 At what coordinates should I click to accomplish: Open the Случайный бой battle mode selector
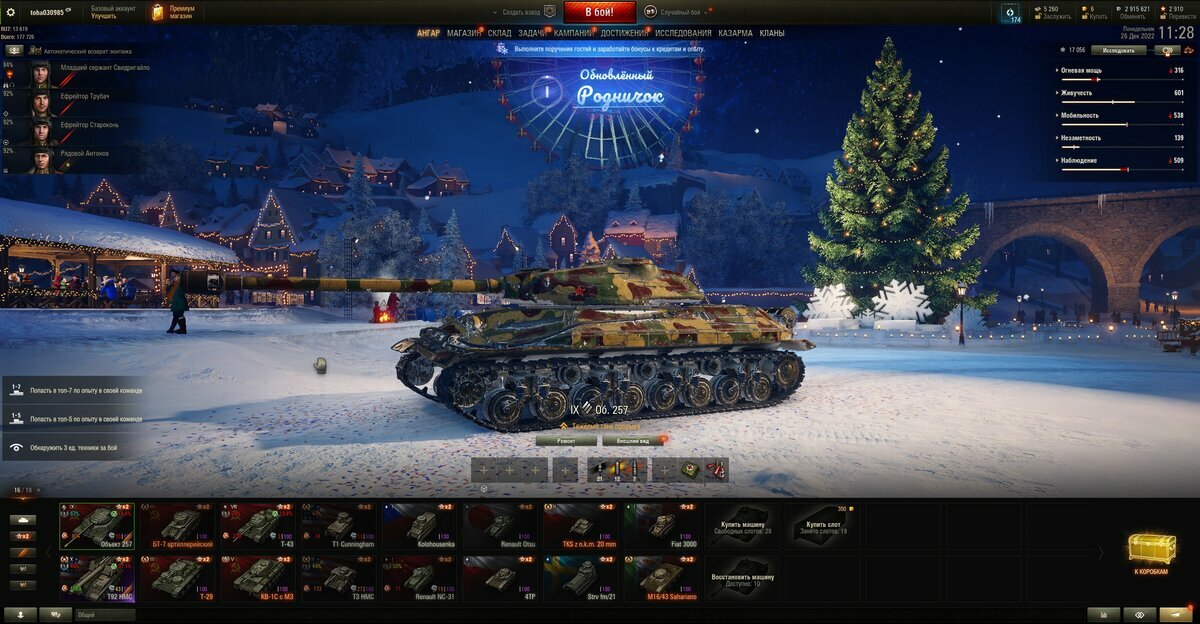(680, 12)
